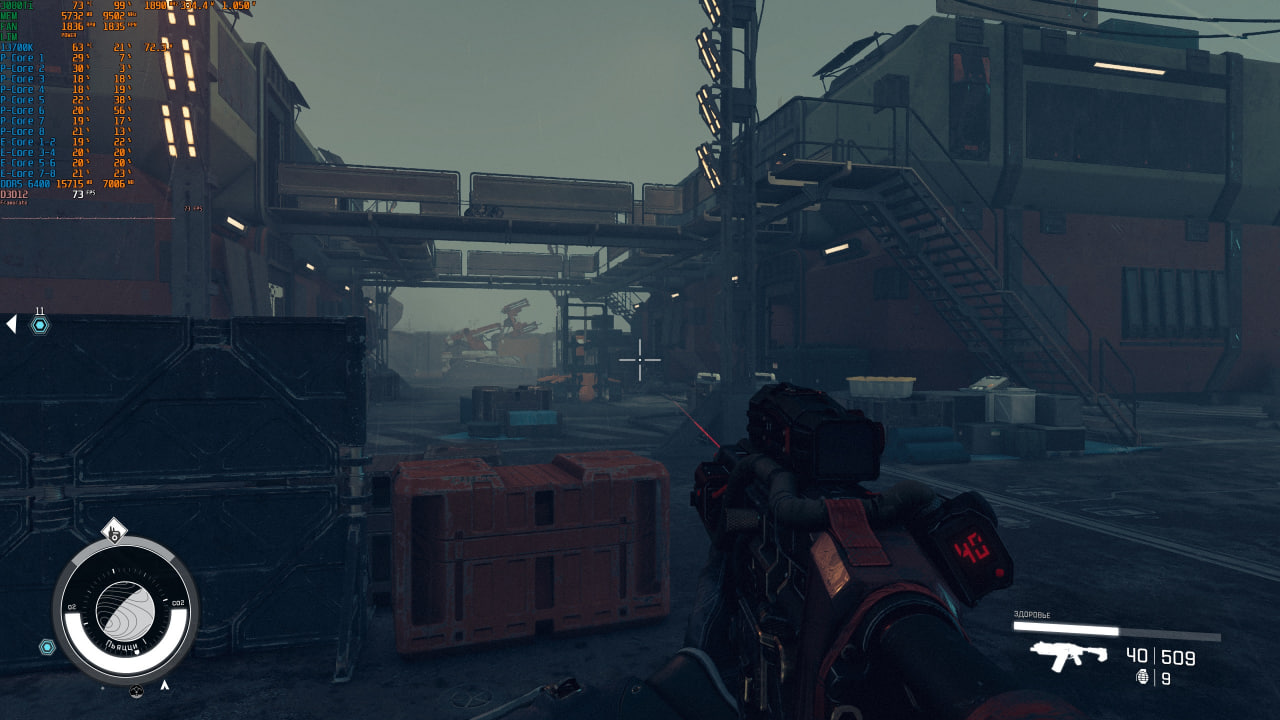Click the cyan hexagon marker labelled 11
This screenshot has height=720, width=1280.
point(40,325)
